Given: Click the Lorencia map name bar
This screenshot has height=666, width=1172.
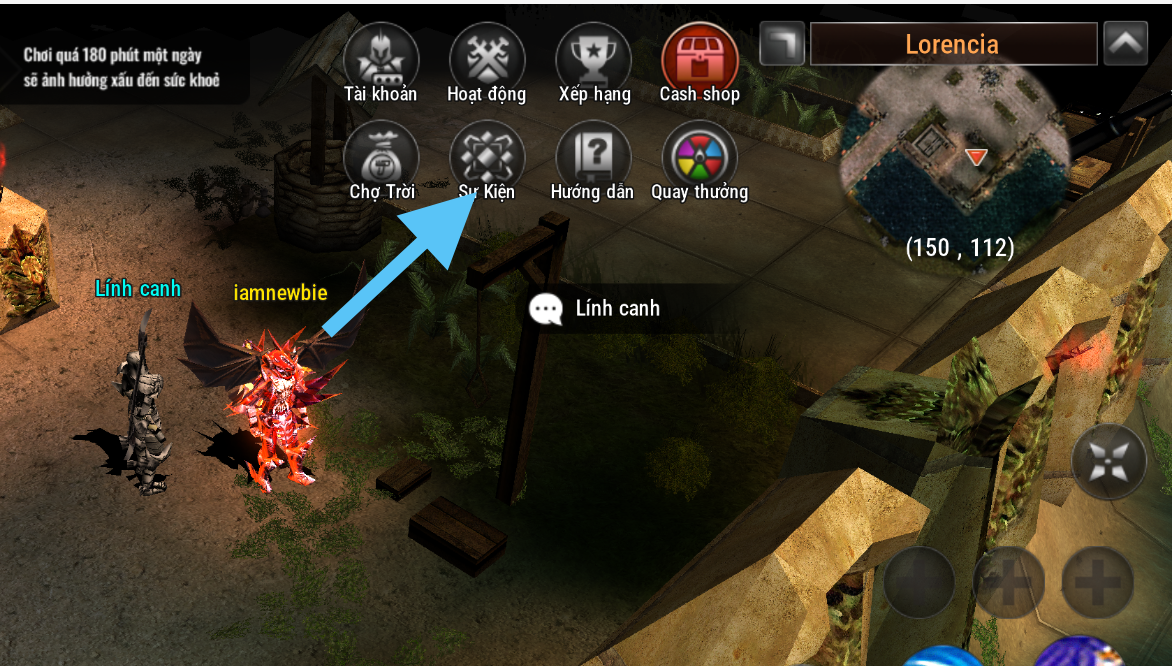Looking at the screenshot, I should pos(952,44).
